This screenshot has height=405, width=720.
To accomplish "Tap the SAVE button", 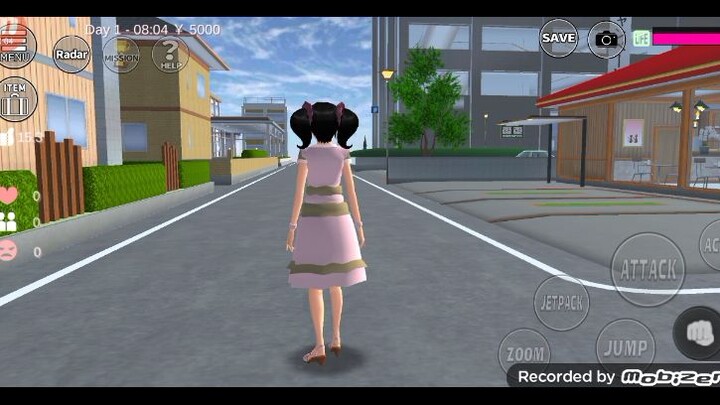I will click(558, 38).
